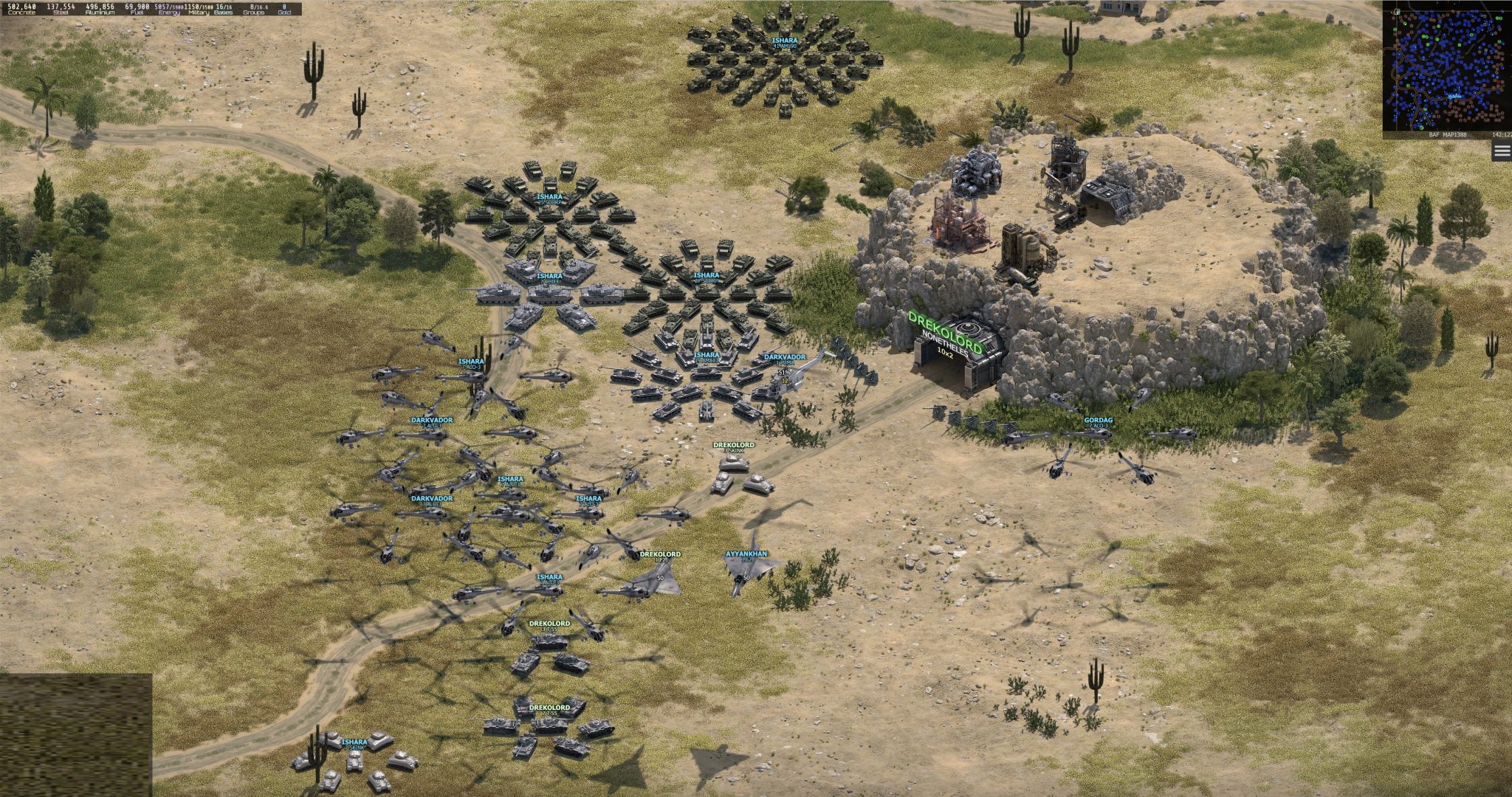Open the hamburger menu below the minimap
The width and height of the screenshot is (1512, 797).
(x=1504, y=151)
